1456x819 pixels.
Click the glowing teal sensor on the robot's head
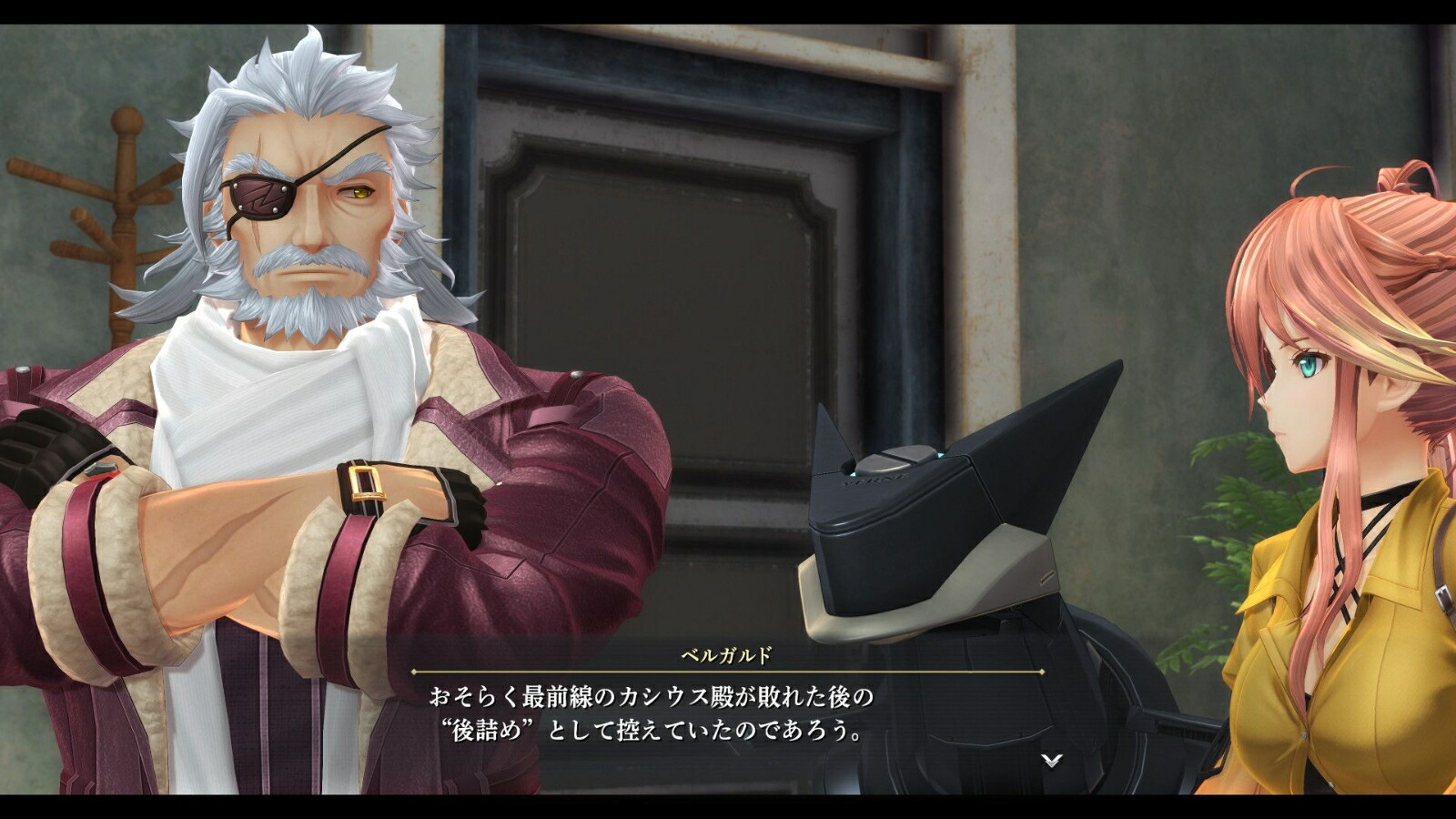click(940, 453)
